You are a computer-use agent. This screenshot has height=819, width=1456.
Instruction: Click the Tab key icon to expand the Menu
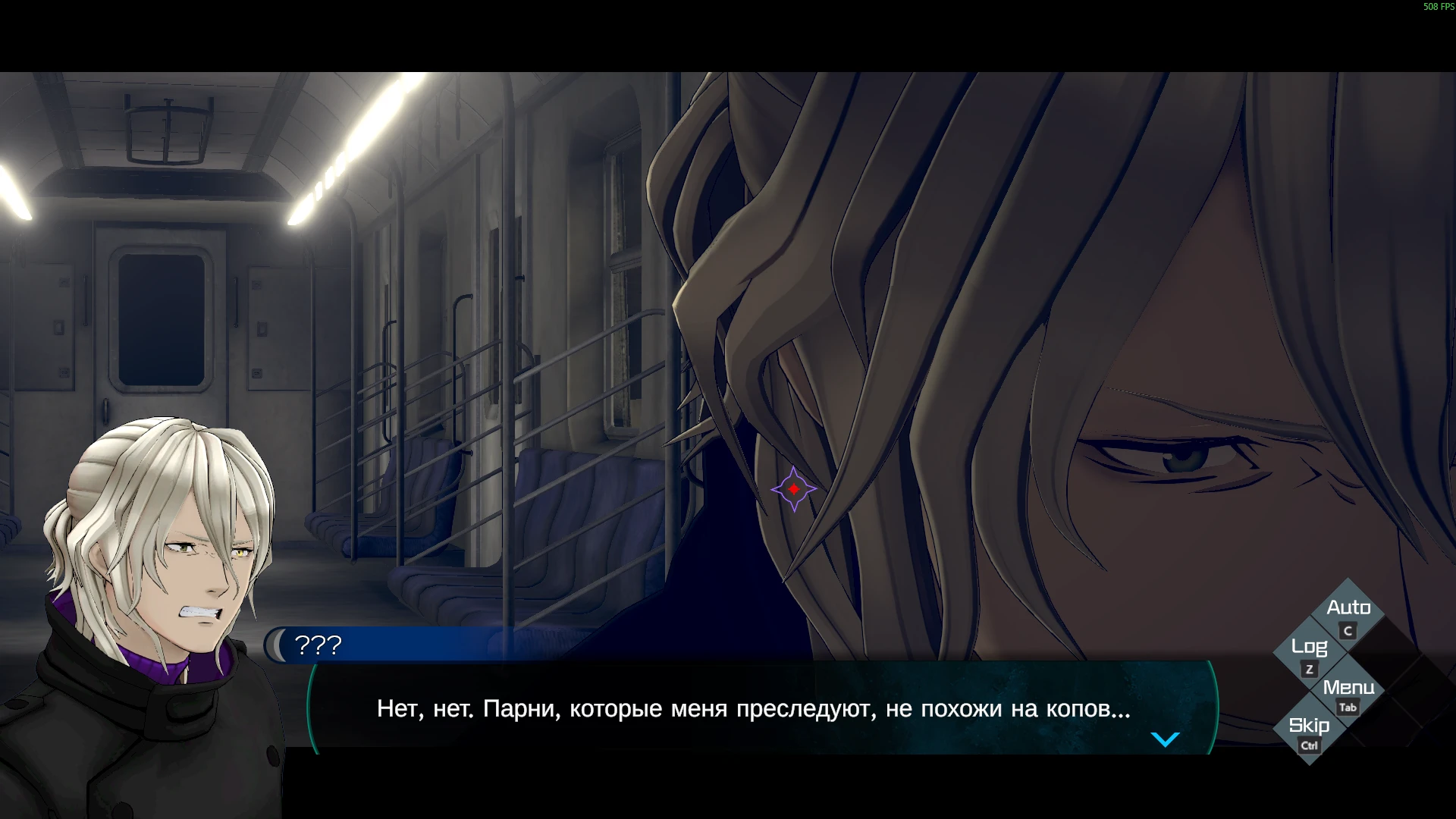[x=1348, y=707]
